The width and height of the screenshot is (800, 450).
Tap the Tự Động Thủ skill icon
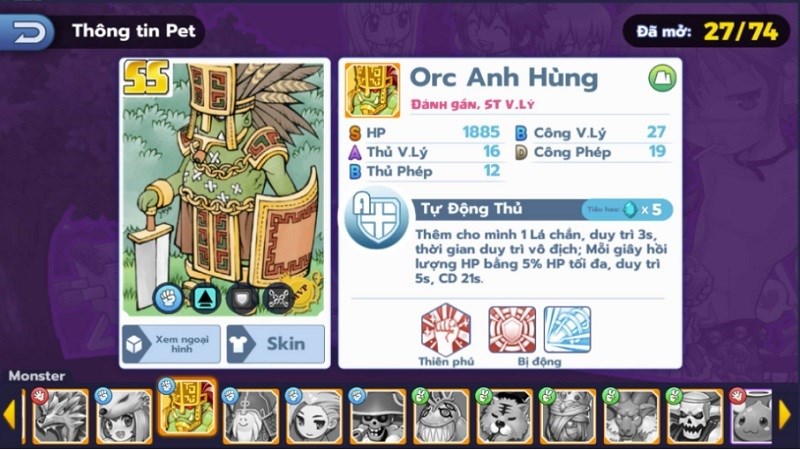tap(376, 219)
